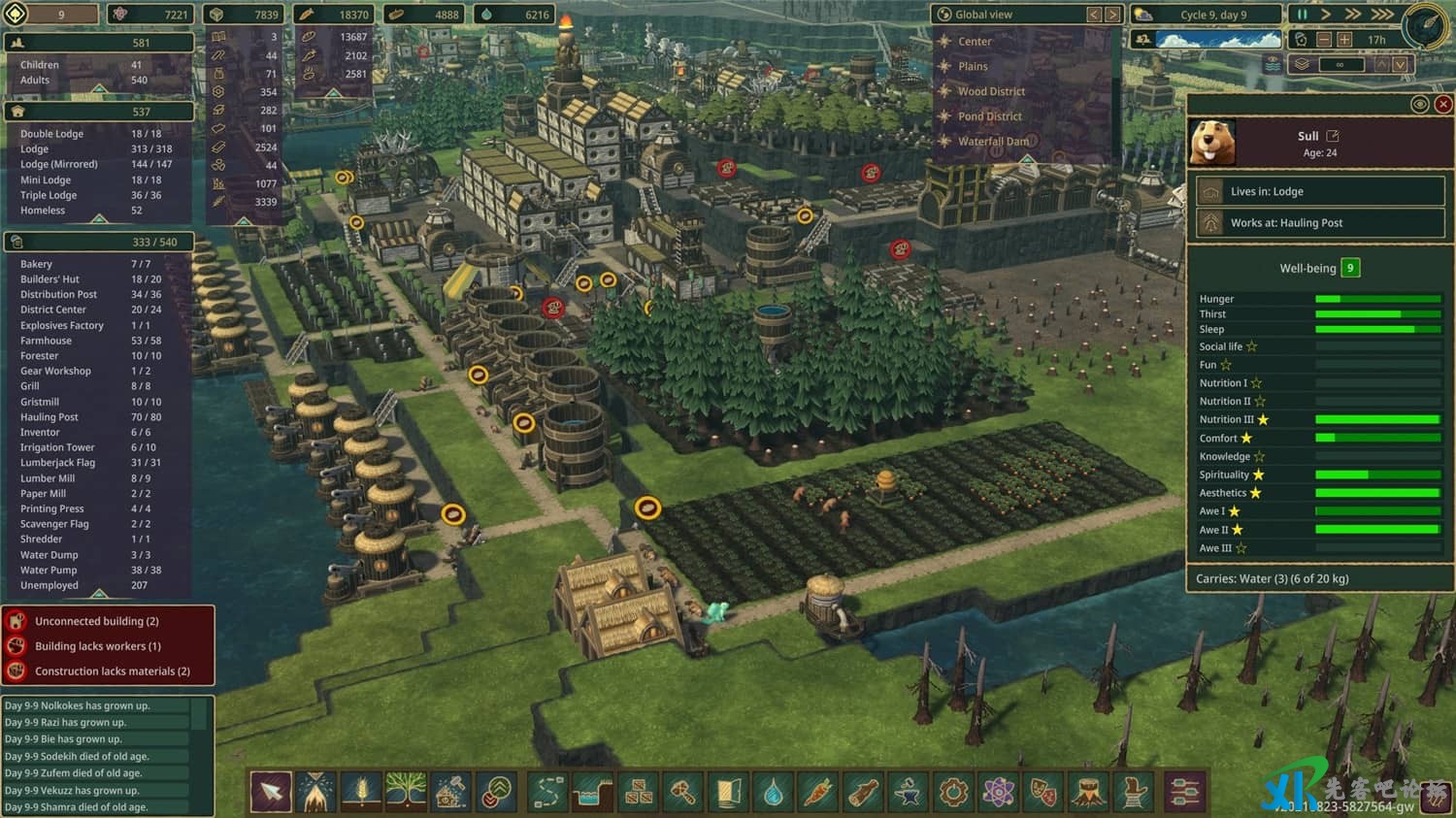The height and width of the screenshot is (818, 1456).
Task: Close the Sull beaver panel
Action: (x=1443, y=104)
